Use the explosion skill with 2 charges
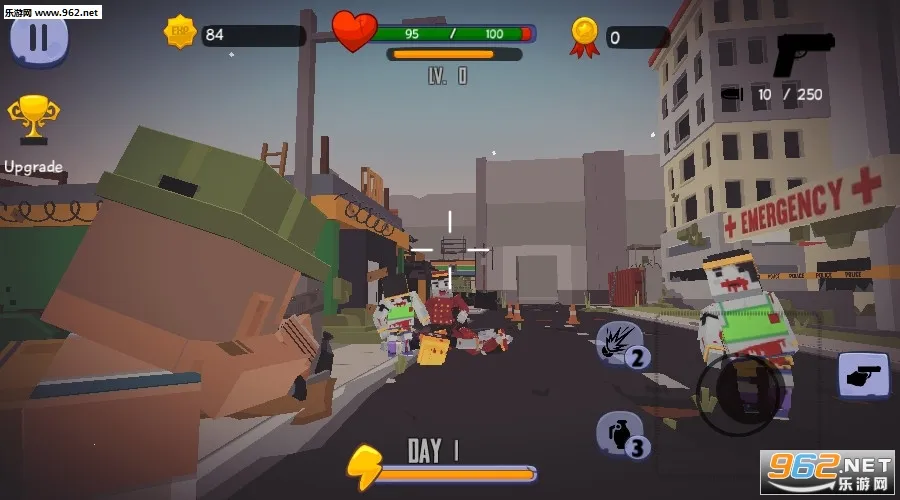Image resolution: width=900 pixels, height=500 pixels. [x=620, y=345]
